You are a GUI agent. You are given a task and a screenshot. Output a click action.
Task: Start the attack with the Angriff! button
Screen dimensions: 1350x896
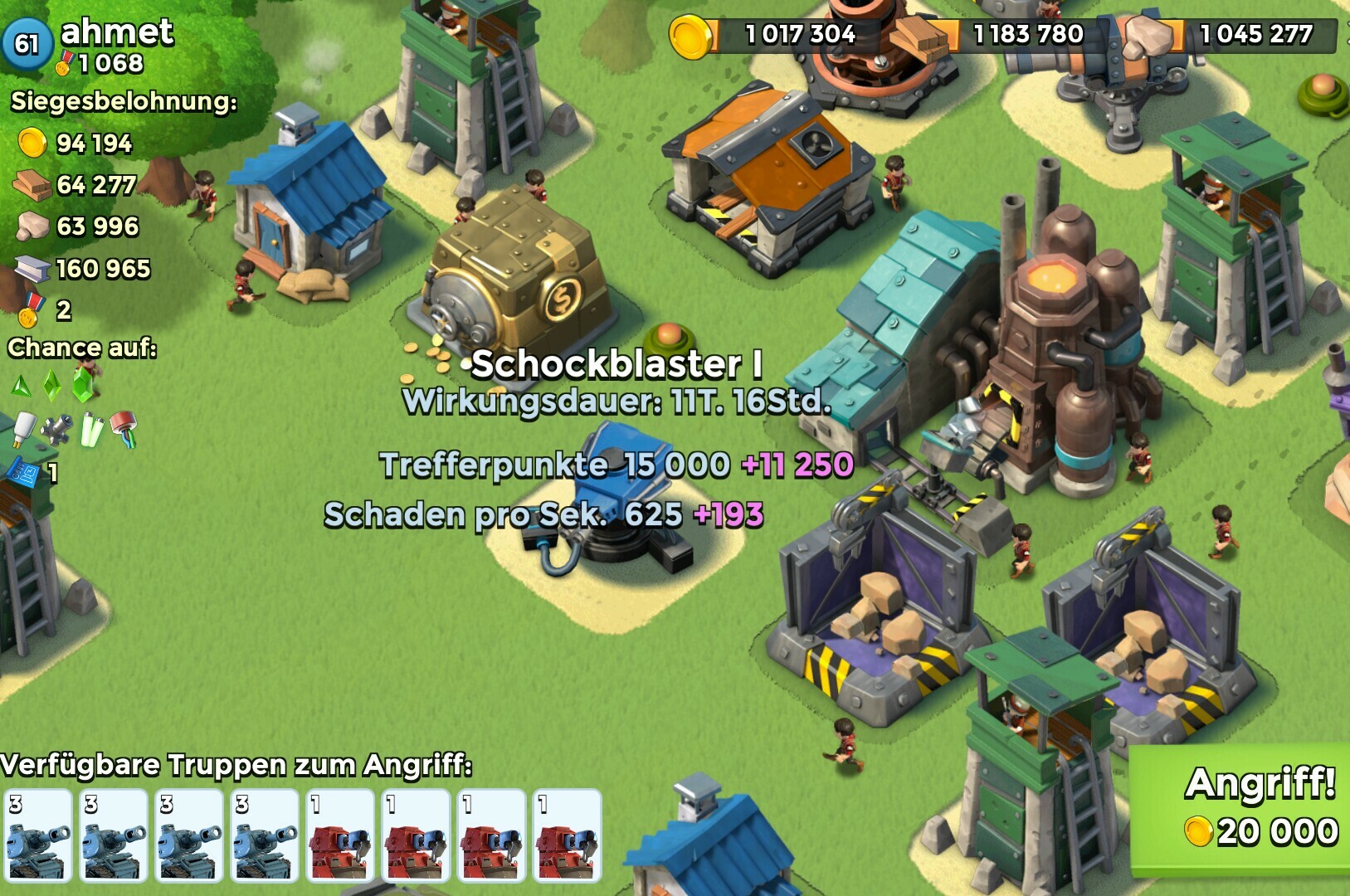(1253, 806)
